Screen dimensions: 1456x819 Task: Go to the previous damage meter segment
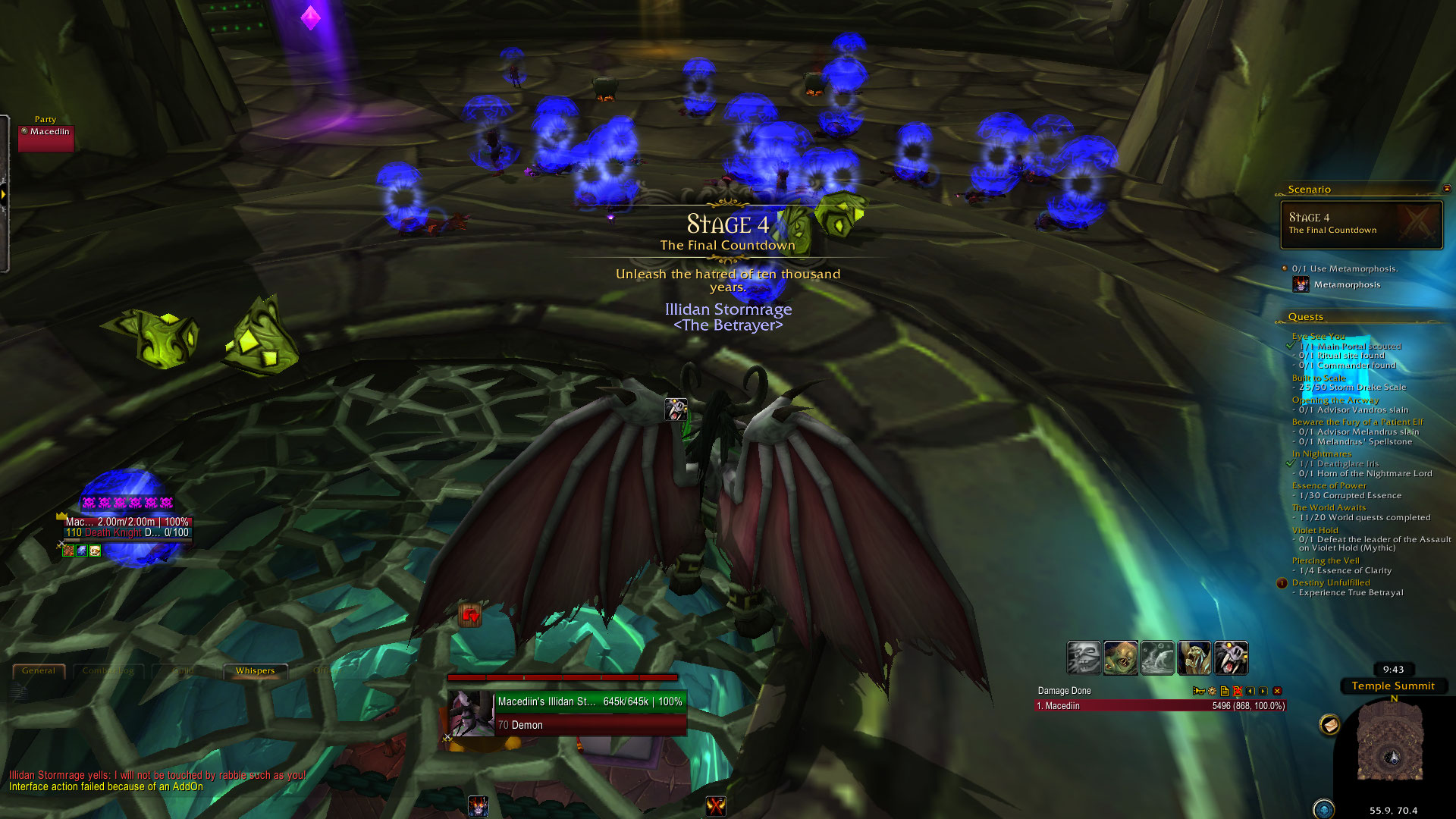[x=1250, y=691]
